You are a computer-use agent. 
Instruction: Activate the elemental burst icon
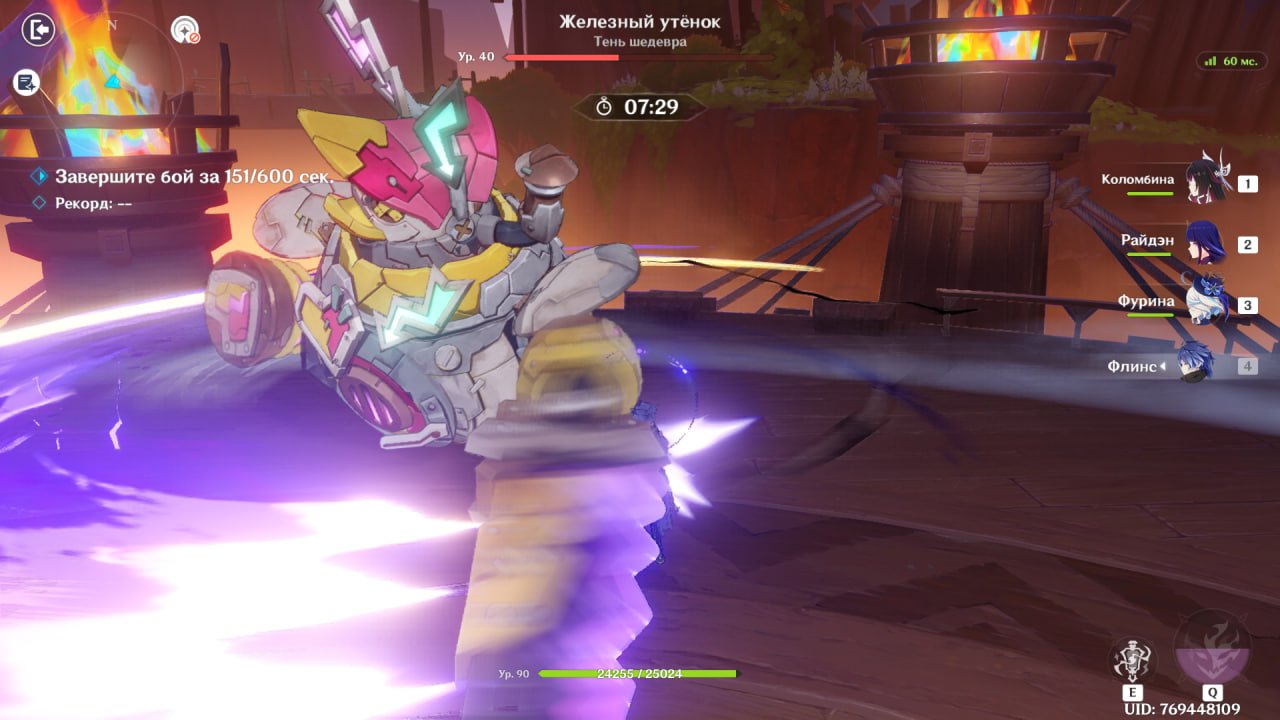point(1212,649)
